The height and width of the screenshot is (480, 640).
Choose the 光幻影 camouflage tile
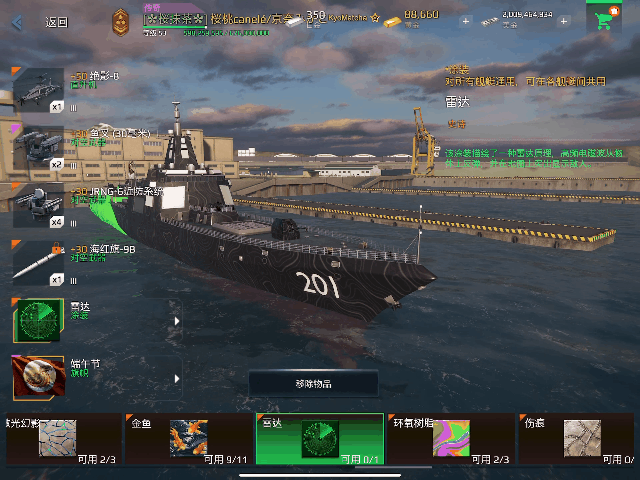(x=58, y=439)
